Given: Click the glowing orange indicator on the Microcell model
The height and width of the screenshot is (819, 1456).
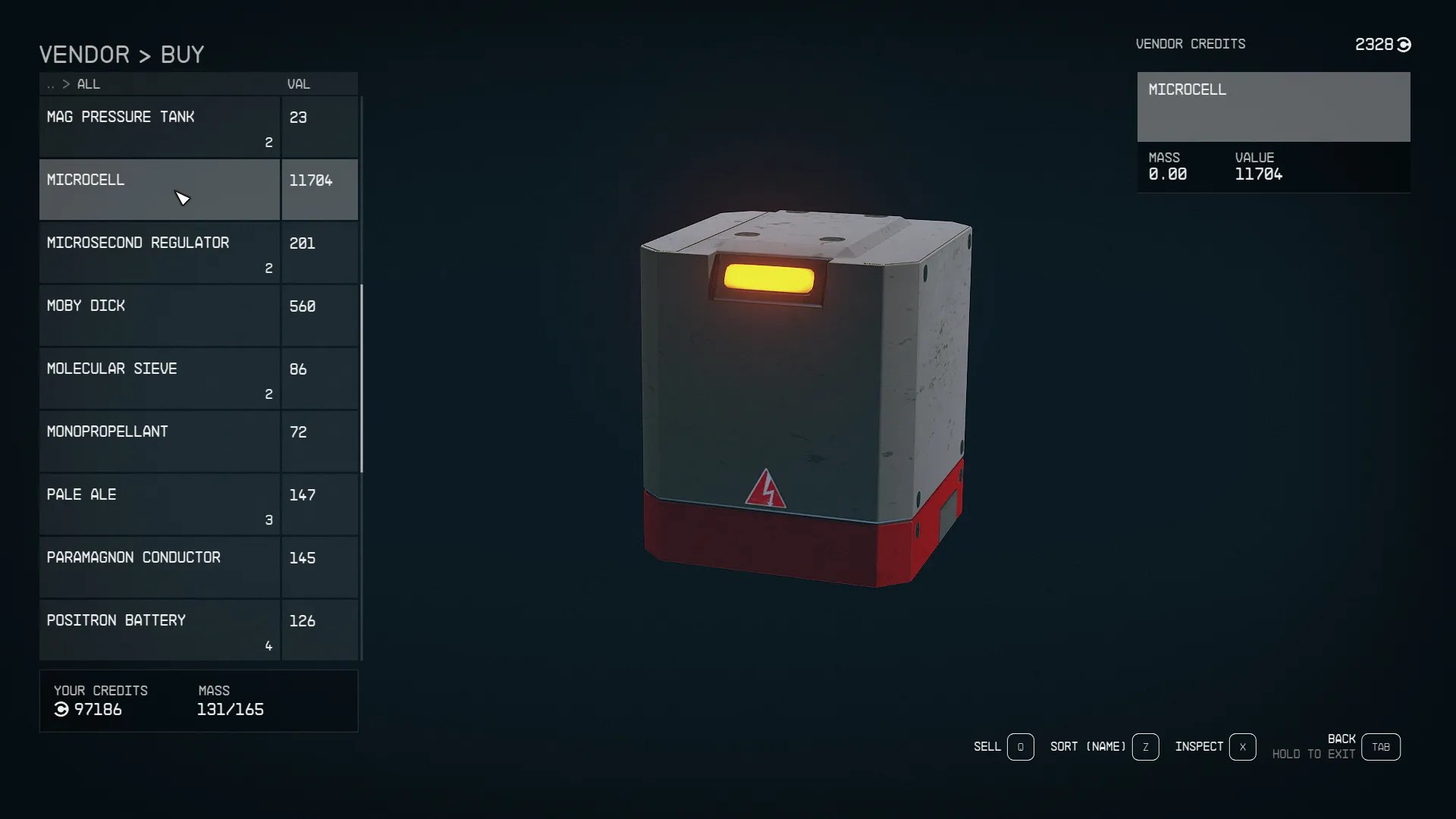Looking at the screenshot, I should click(770, 278).
